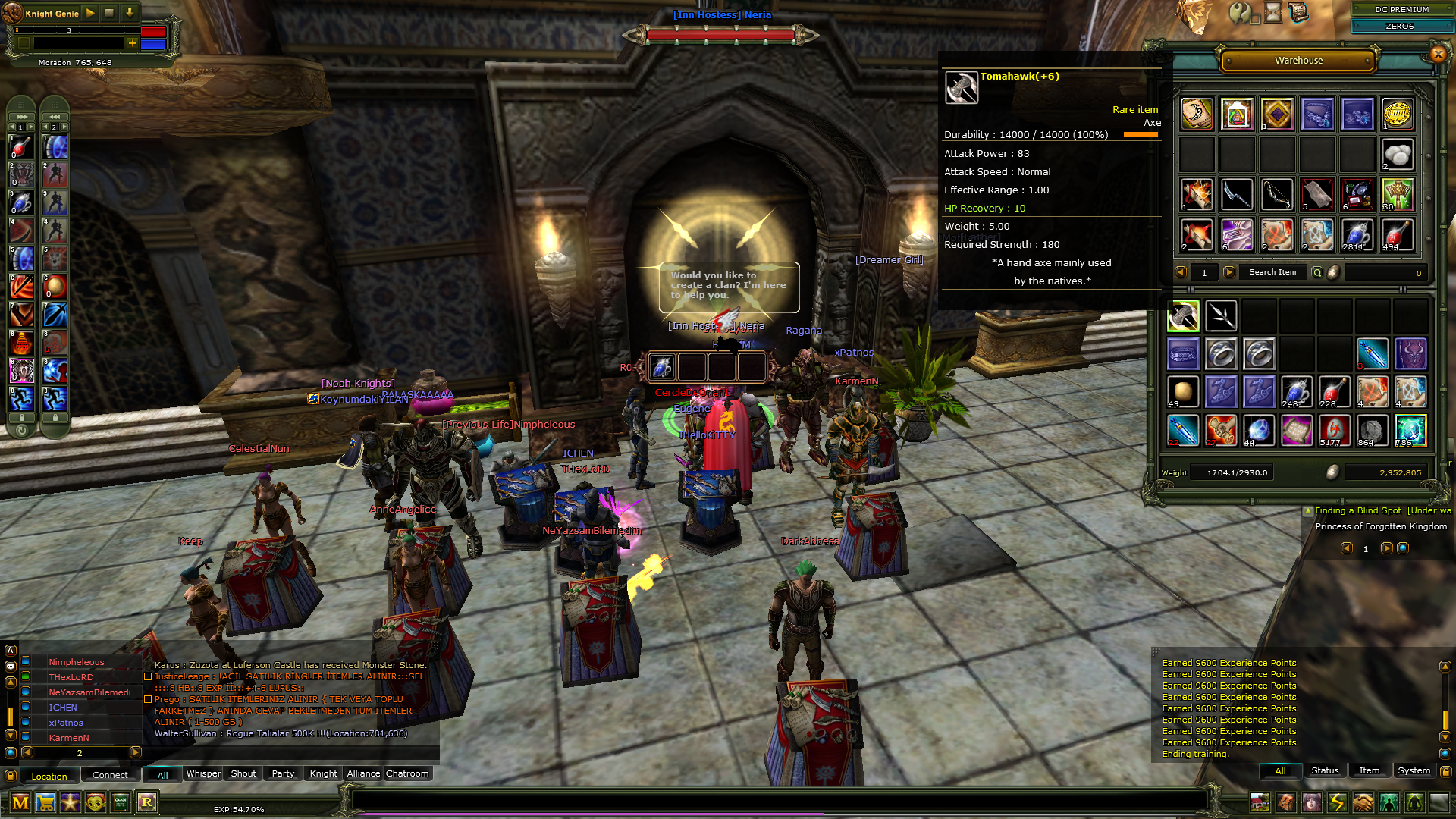1456x819 pixels.
Task: Click the golden star icon near the EXP bar
Action: (70, 802)
